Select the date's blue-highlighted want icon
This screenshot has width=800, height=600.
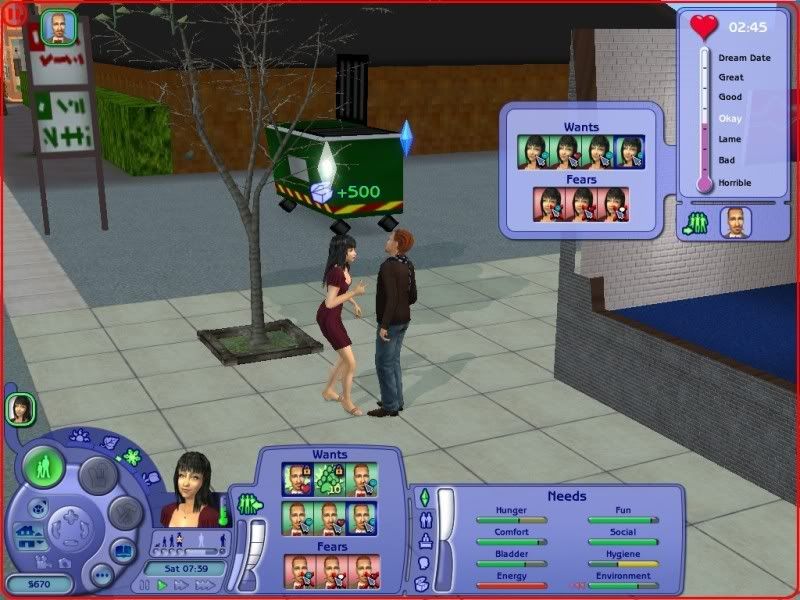click(x=630, y=152)
